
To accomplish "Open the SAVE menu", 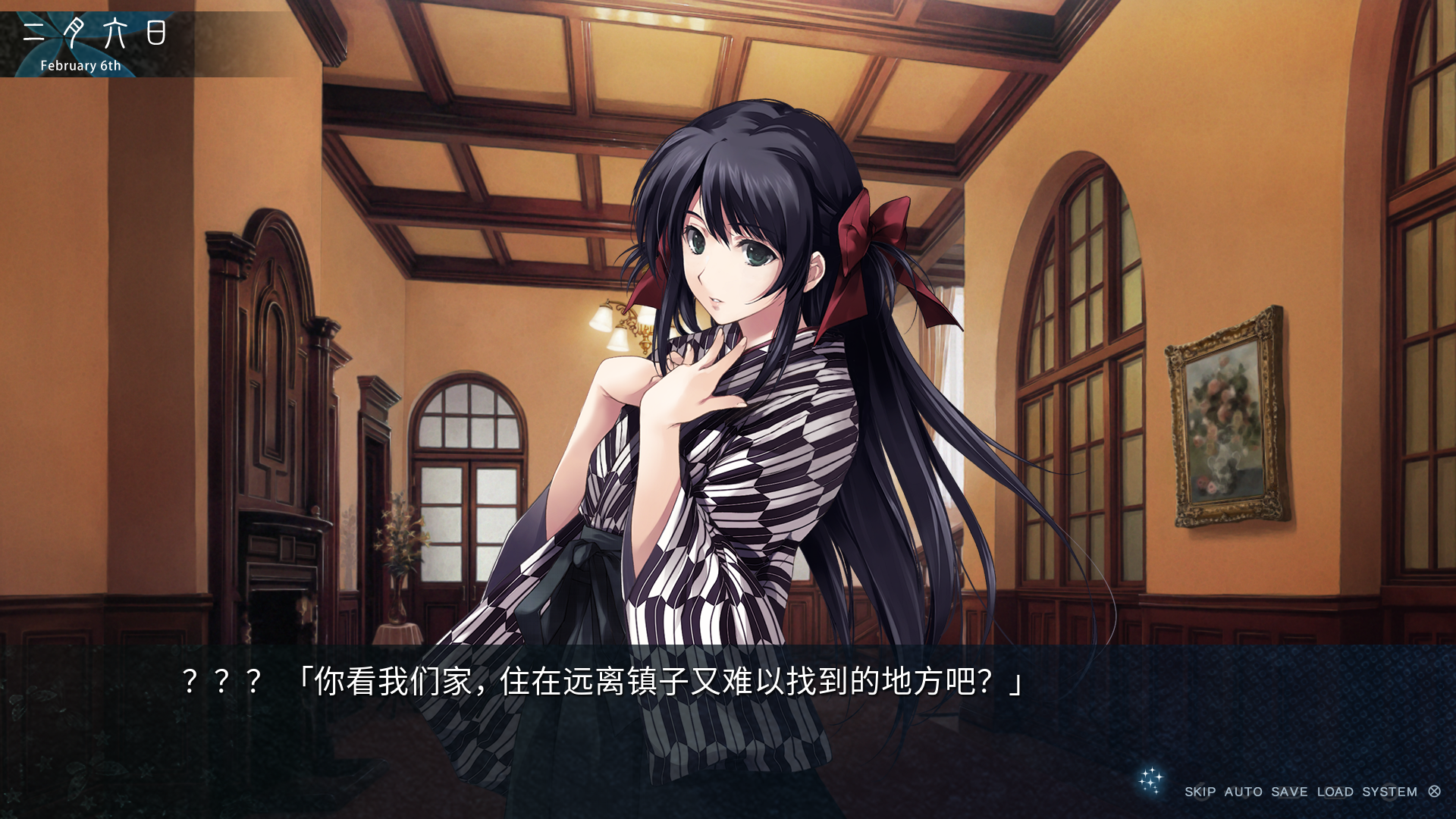I will (1289, 792).
